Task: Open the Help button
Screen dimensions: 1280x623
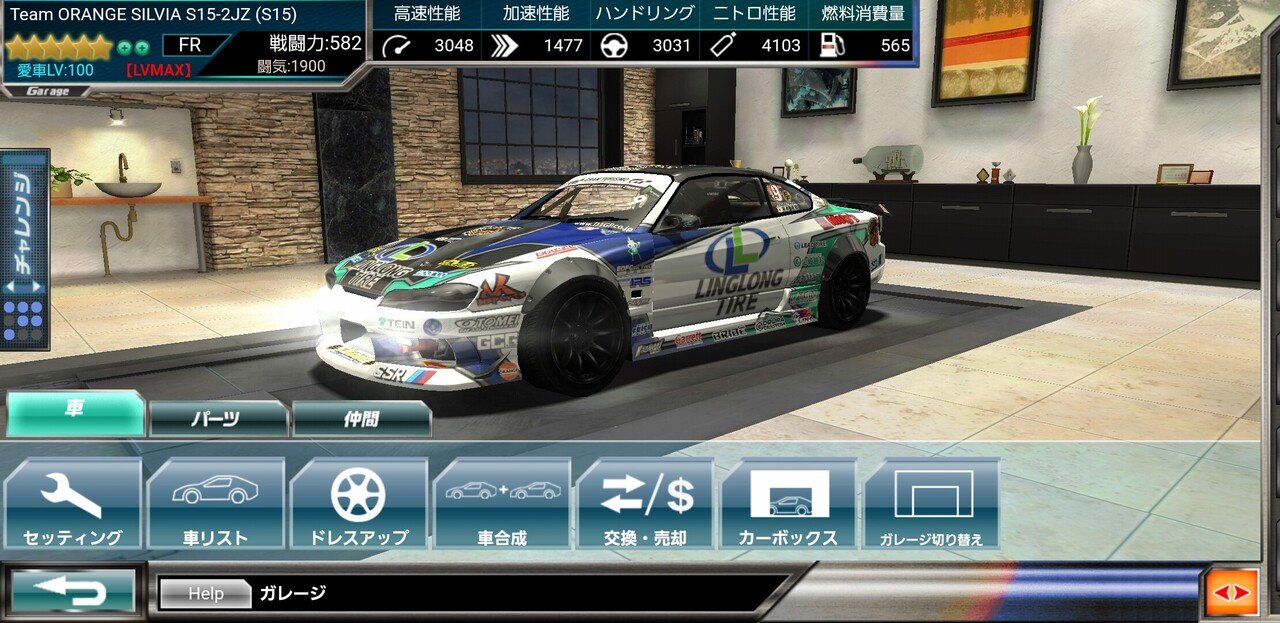Action: point(205,593)
